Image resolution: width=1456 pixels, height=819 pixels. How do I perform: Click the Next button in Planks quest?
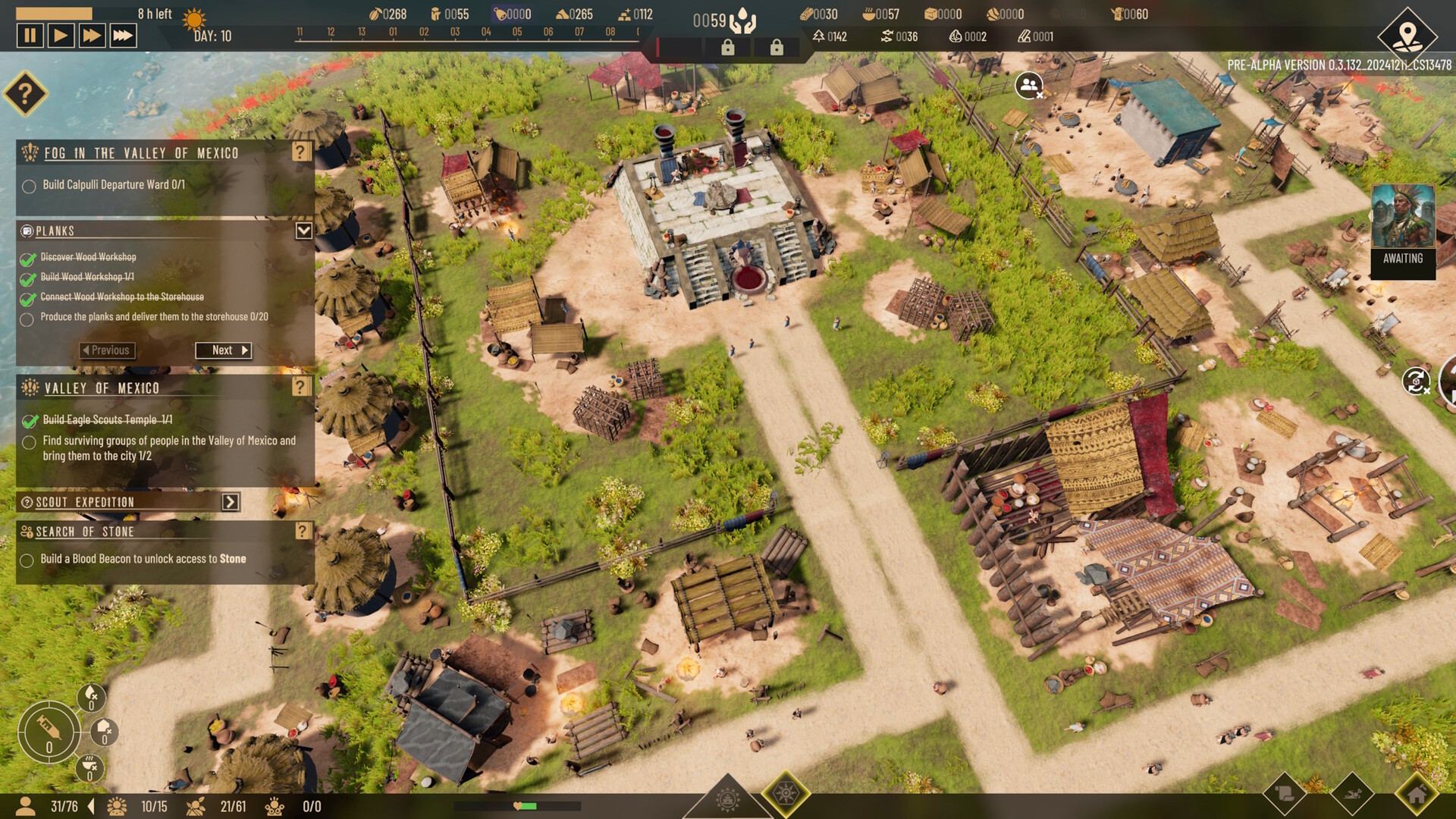[x=224, y=350]
